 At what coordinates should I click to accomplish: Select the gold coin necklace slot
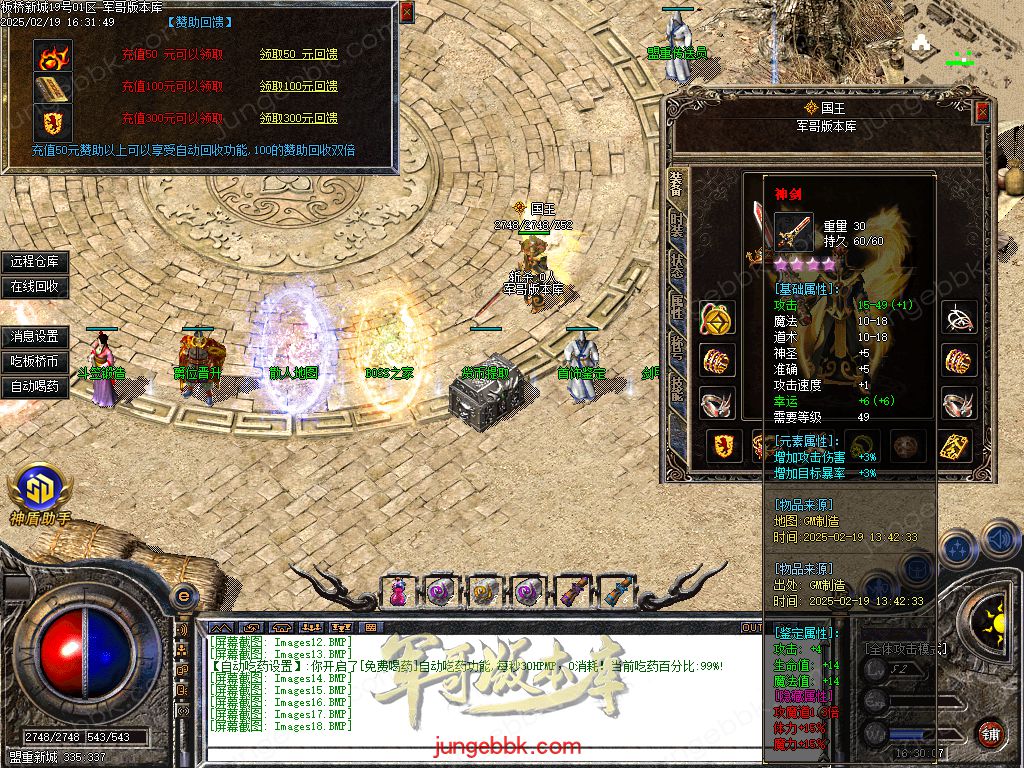coord(716,318)
